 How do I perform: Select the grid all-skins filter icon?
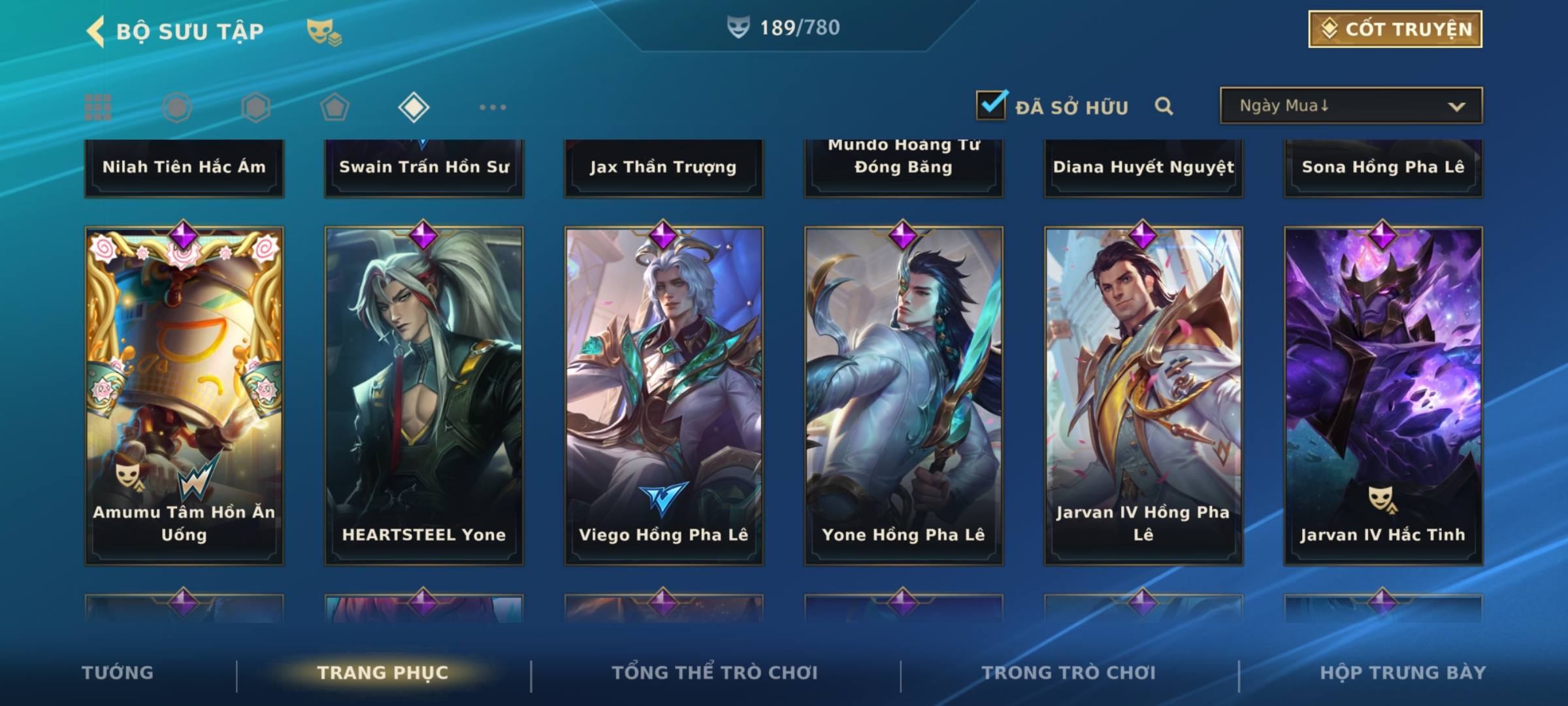click(98, 107)
